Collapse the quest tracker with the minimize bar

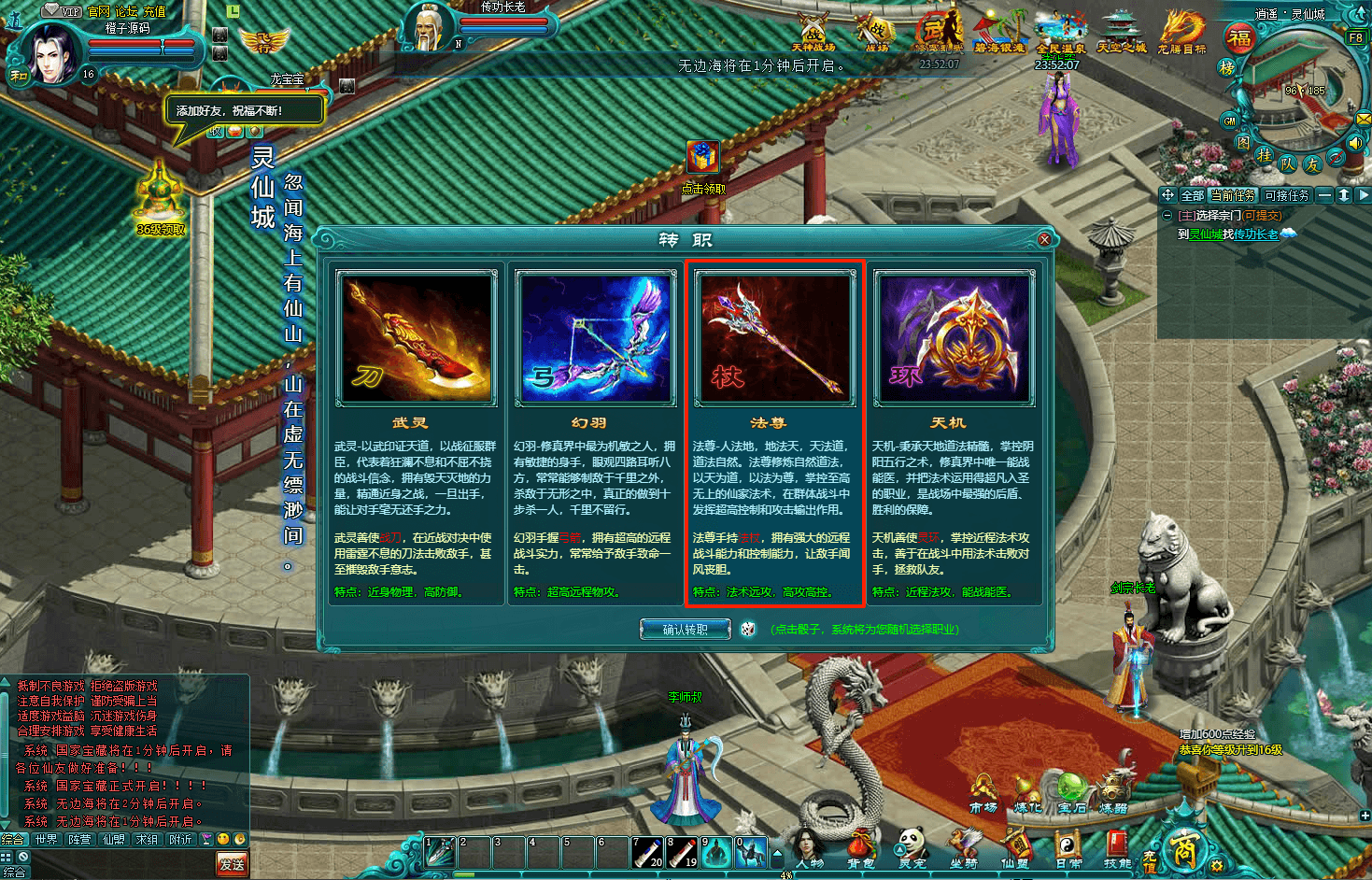click(x=1324, y=196)
